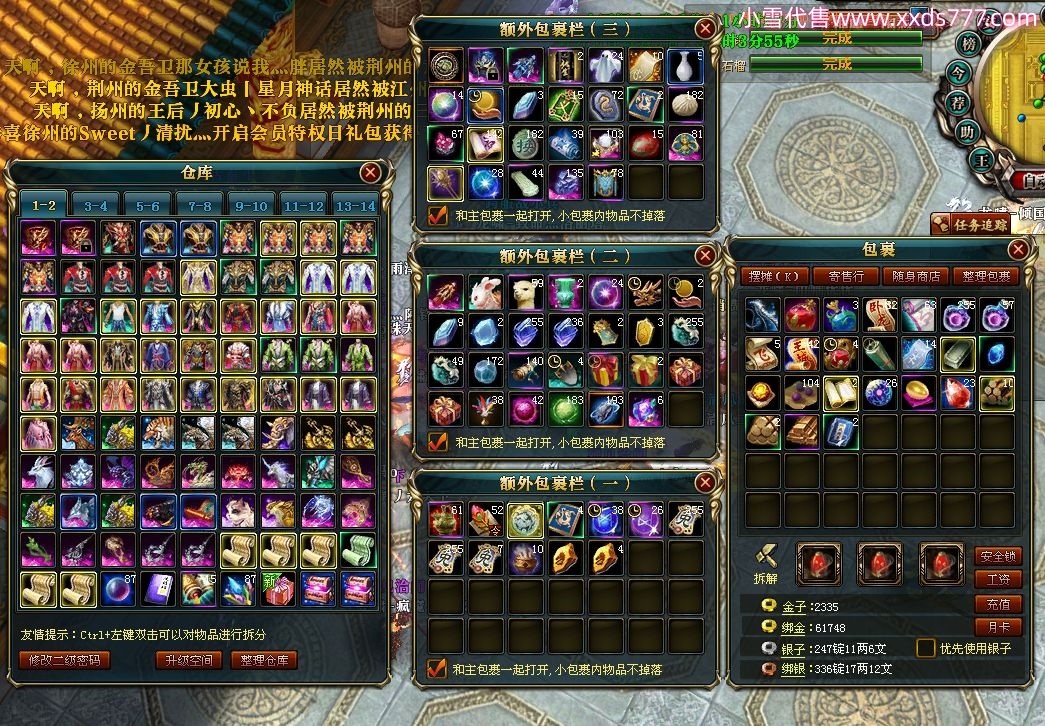The height and width of the screenshot is (726, 1045).
Task: Close the 额外包裹栏（三）window
Action: pyautogui.click(x=706, y=28)
